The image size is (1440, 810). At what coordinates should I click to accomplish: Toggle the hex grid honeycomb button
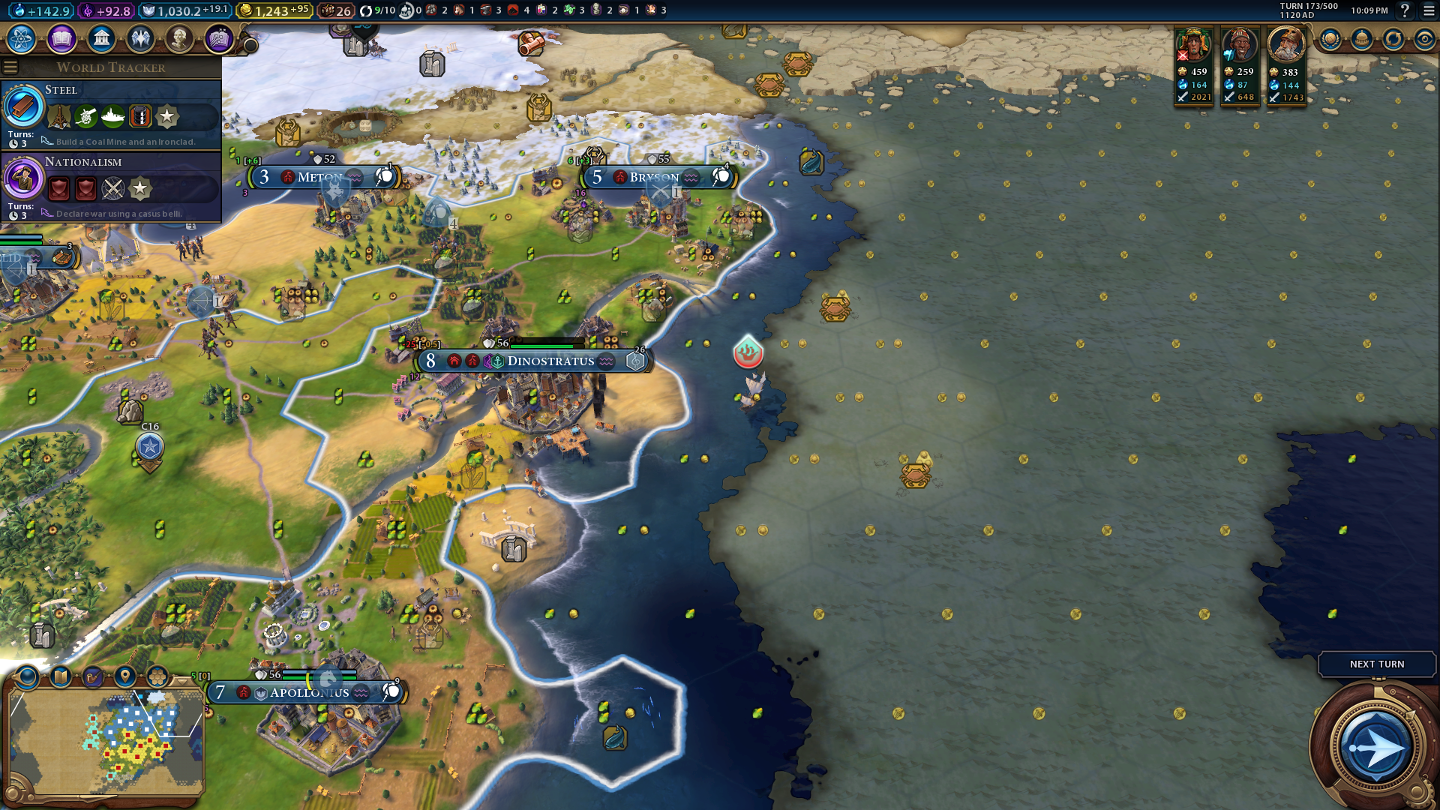[x=157, y=677]
